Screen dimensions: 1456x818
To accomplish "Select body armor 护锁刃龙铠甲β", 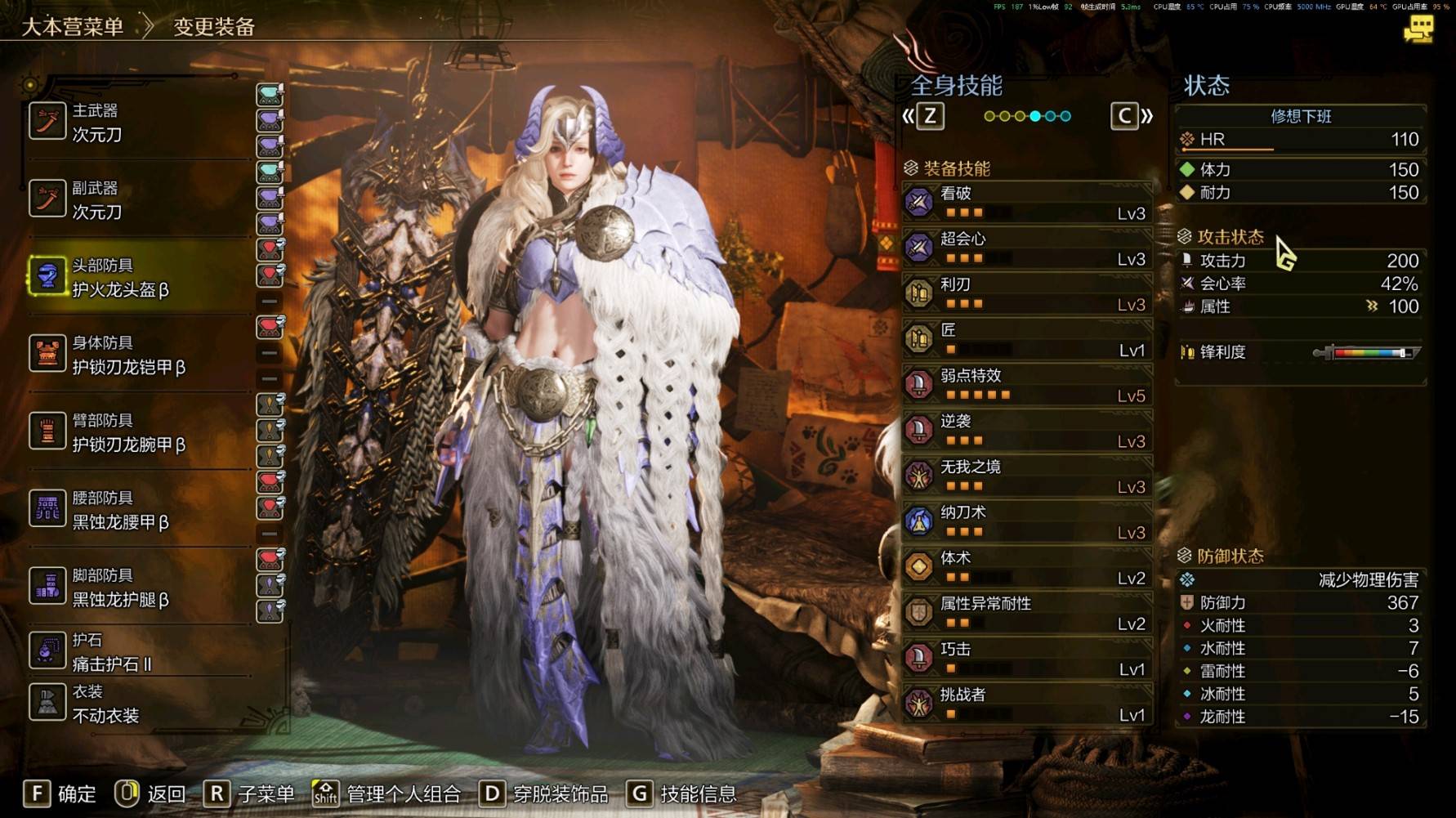I will [139, 355].
